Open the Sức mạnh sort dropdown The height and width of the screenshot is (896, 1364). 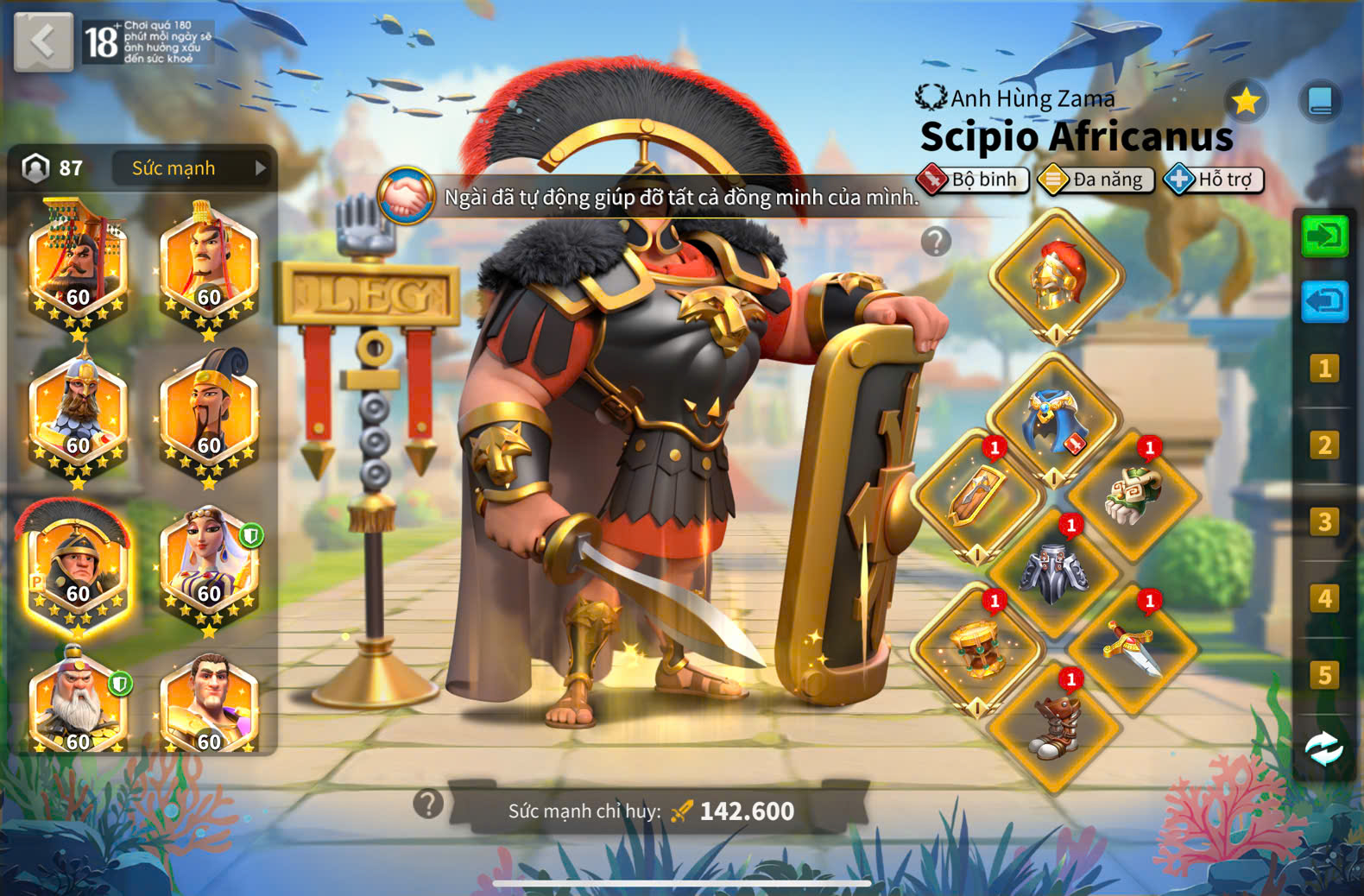tap(191, 168)
